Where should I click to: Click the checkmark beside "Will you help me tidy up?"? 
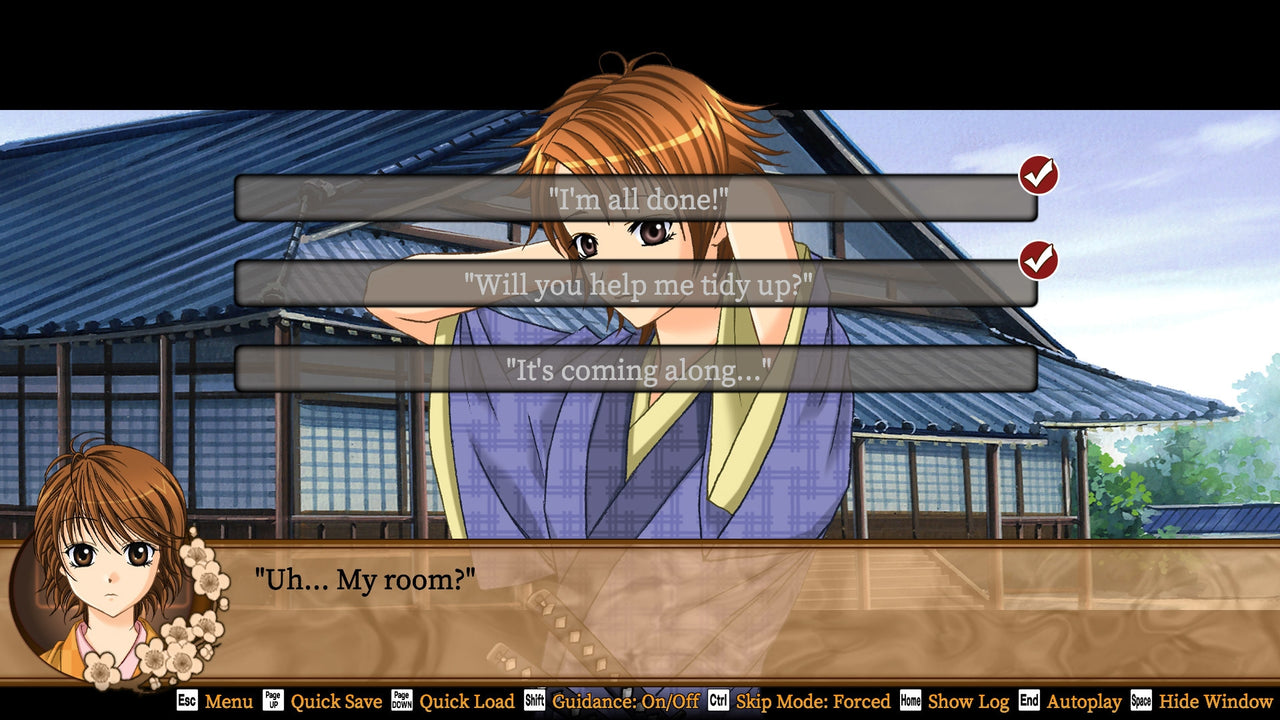(x=1038, y=259)
